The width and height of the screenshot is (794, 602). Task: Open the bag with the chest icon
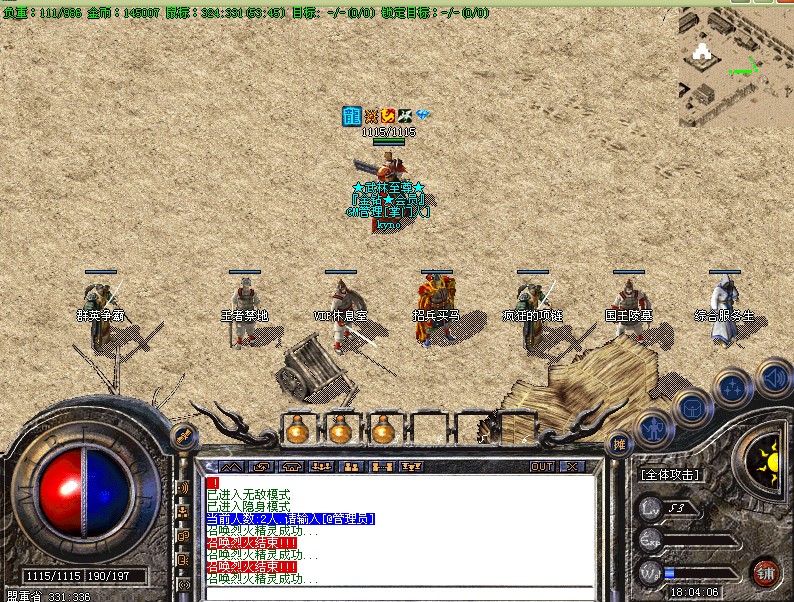692,407
